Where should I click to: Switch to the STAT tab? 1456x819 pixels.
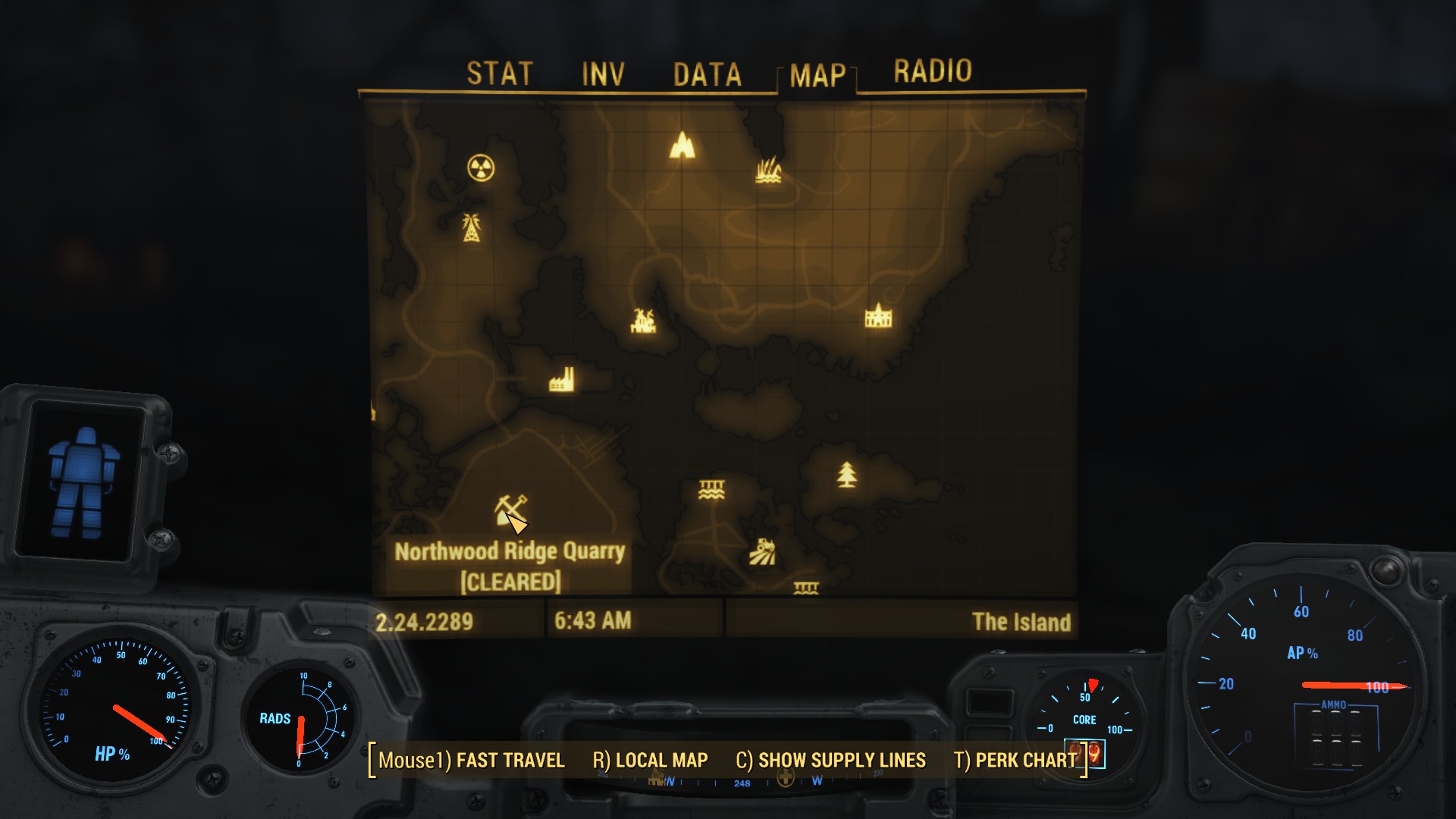pyautogui.click(x=500, y=74)
